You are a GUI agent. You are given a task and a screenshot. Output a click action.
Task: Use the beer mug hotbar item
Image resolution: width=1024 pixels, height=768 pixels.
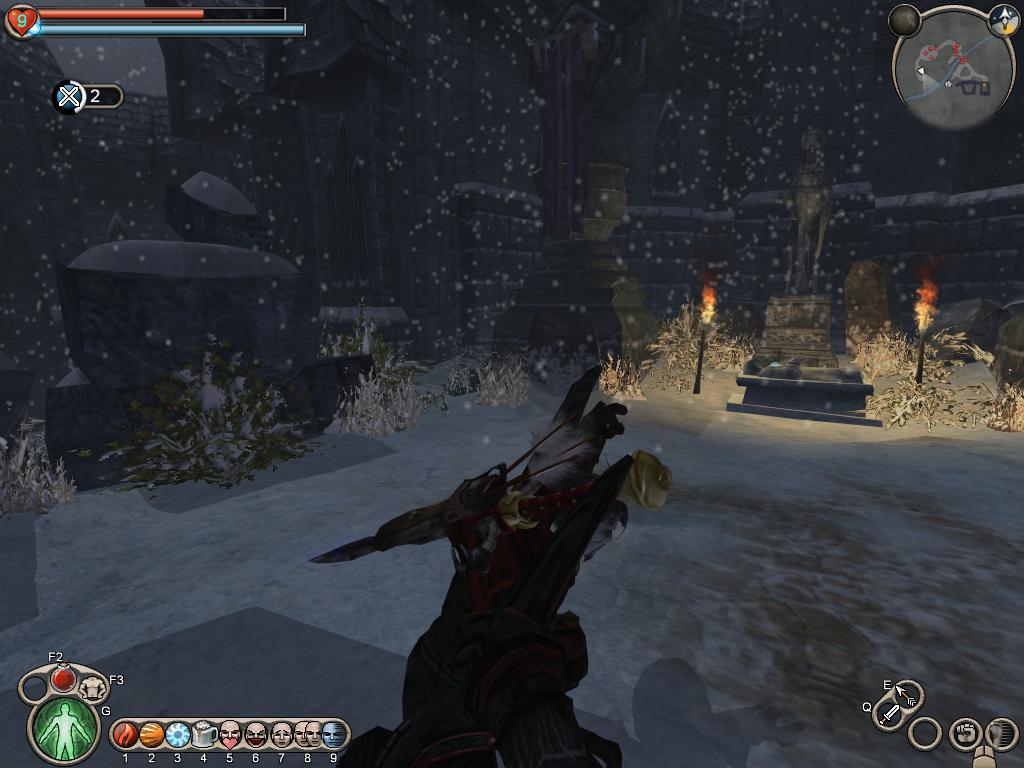(204, 736)
